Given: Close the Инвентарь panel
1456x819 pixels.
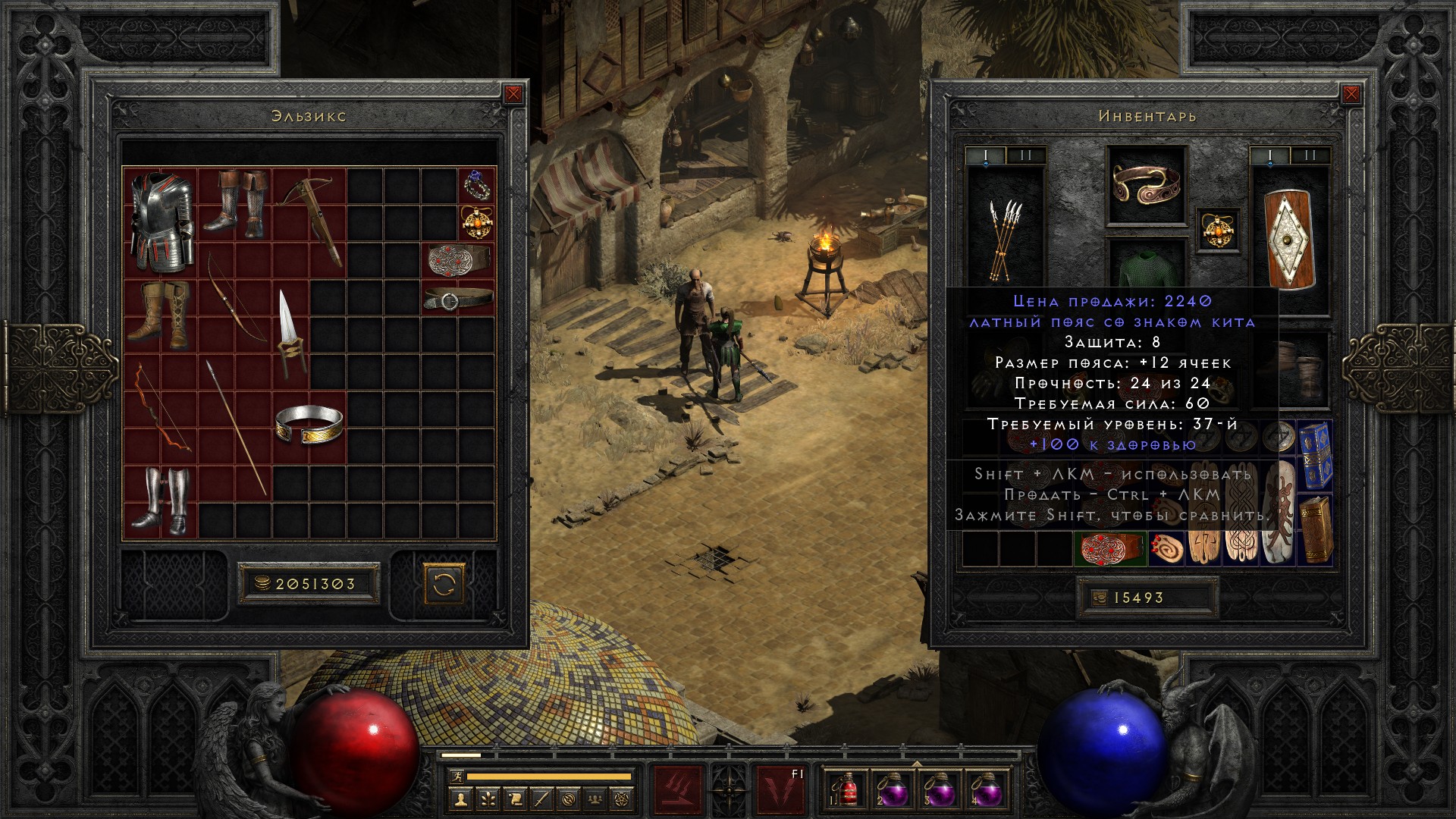Looking at the screenshot, I should pyautogui.click(x=1351, y=94).
